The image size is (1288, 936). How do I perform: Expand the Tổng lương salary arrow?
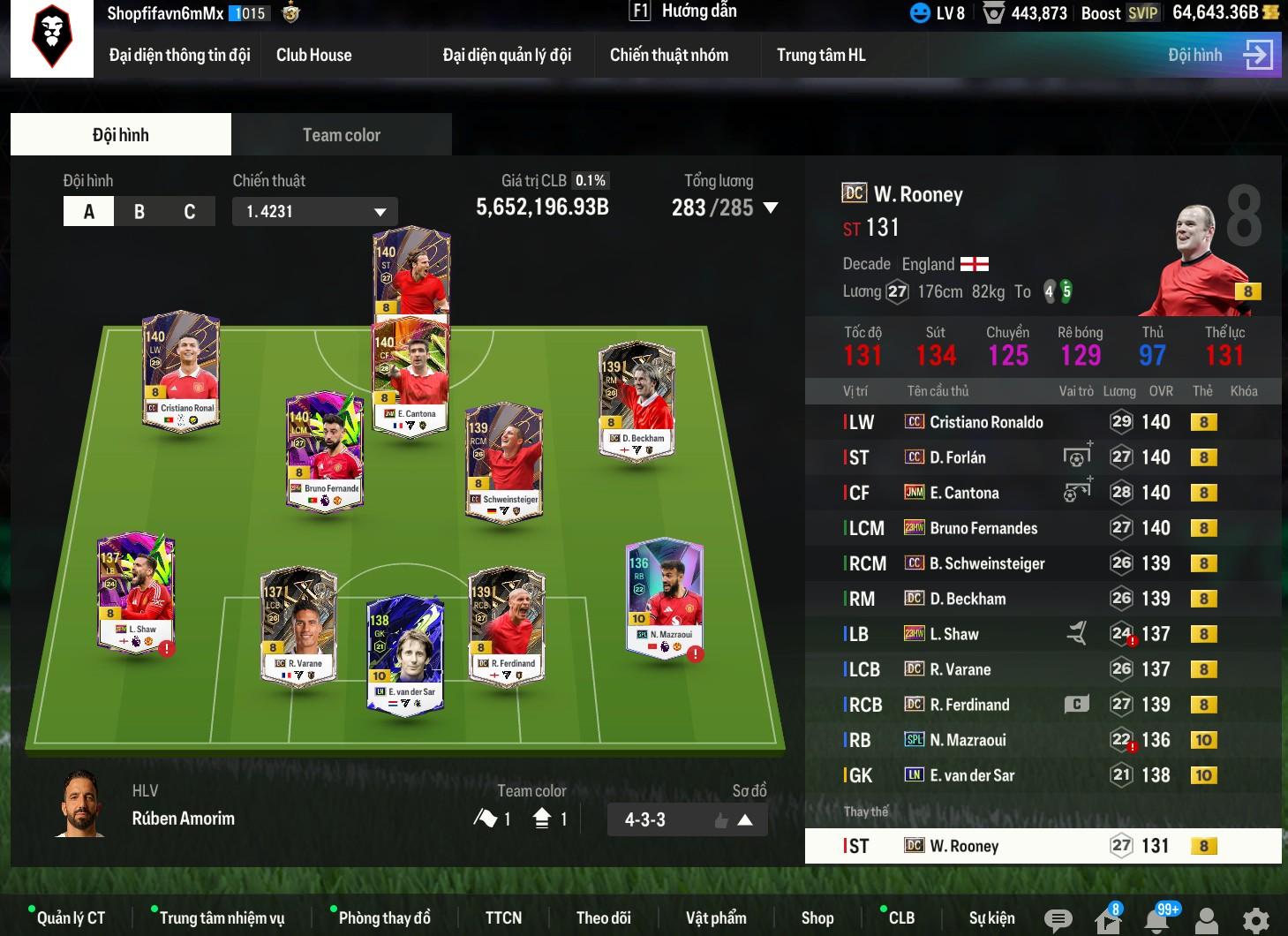tap(771, 208)
